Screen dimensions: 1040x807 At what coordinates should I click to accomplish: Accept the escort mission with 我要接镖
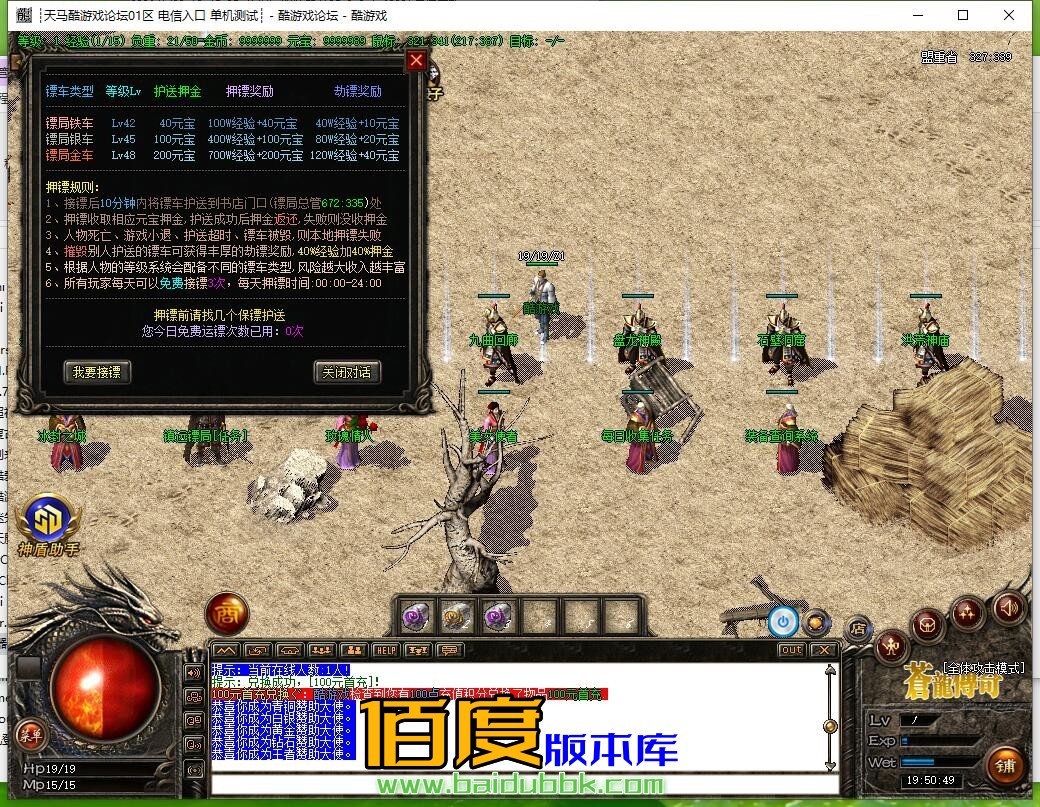coord(97,372)
